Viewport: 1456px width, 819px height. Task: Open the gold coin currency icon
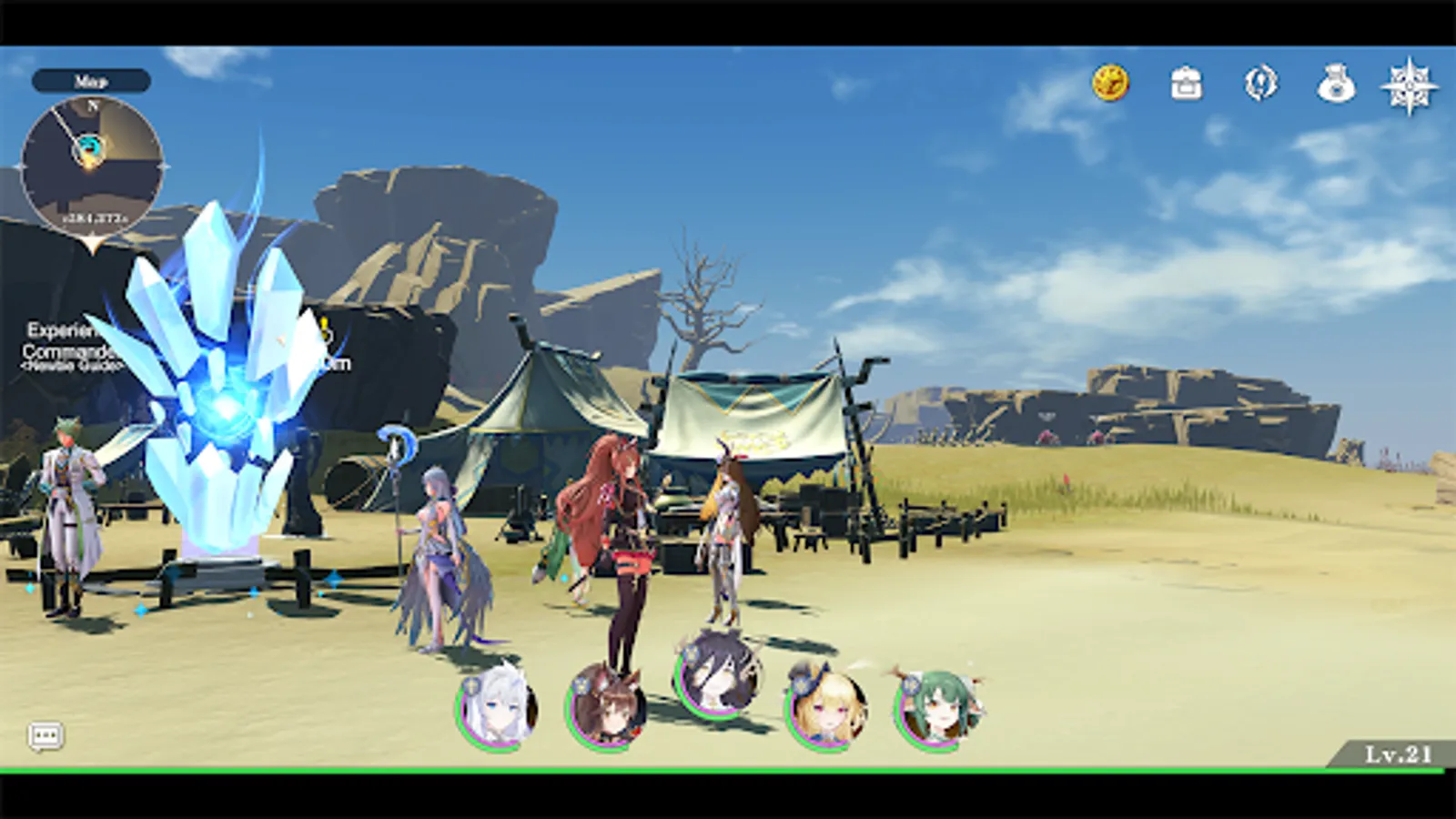(1110, 84)
